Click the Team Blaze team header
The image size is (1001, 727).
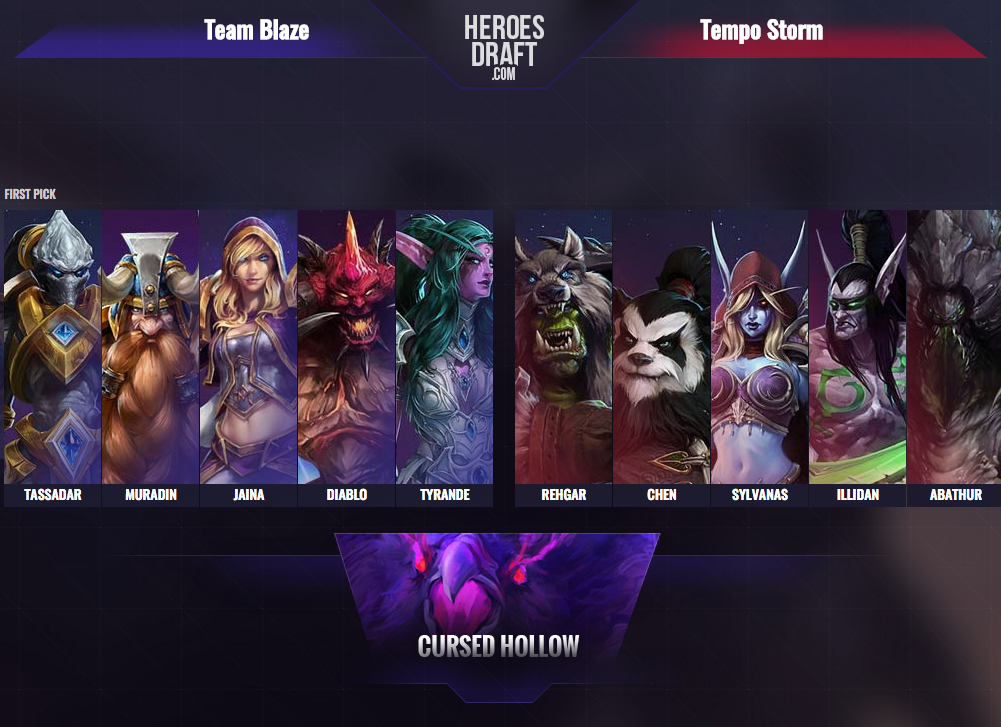(x=256, y=30)
